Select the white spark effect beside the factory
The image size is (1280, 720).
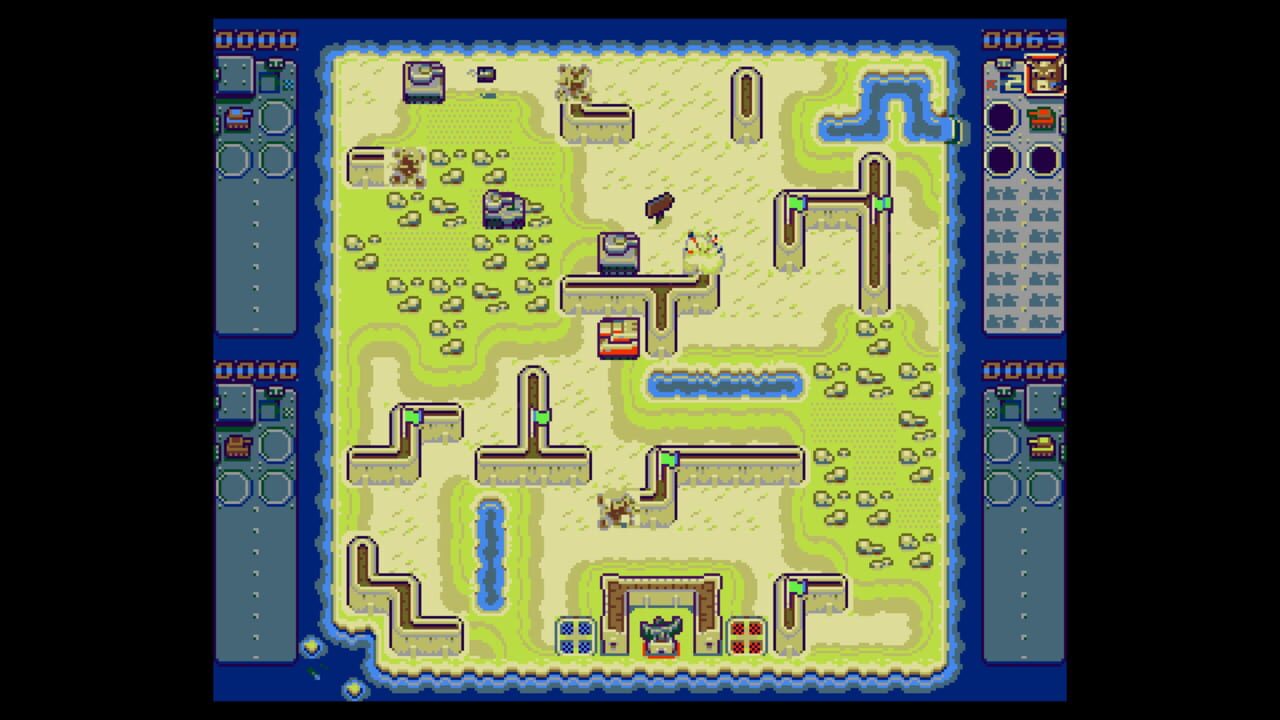tap(703, 245)
